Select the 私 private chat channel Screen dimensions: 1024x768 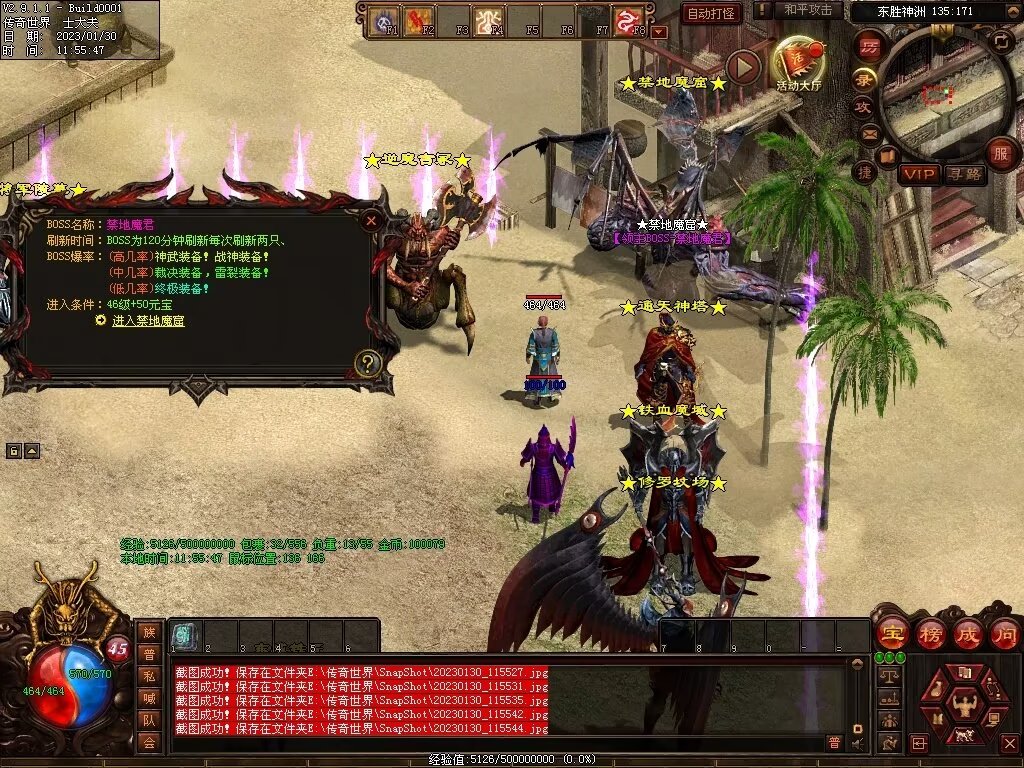[149, 674]
